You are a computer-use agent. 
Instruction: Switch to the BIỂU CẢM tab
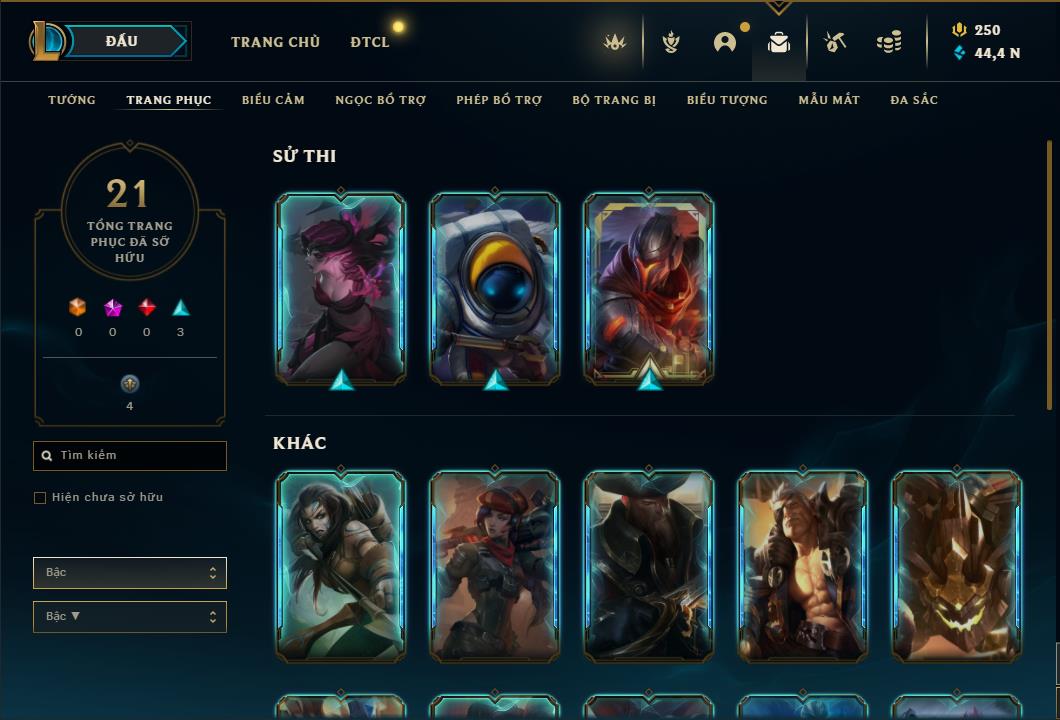pos(273,100)
